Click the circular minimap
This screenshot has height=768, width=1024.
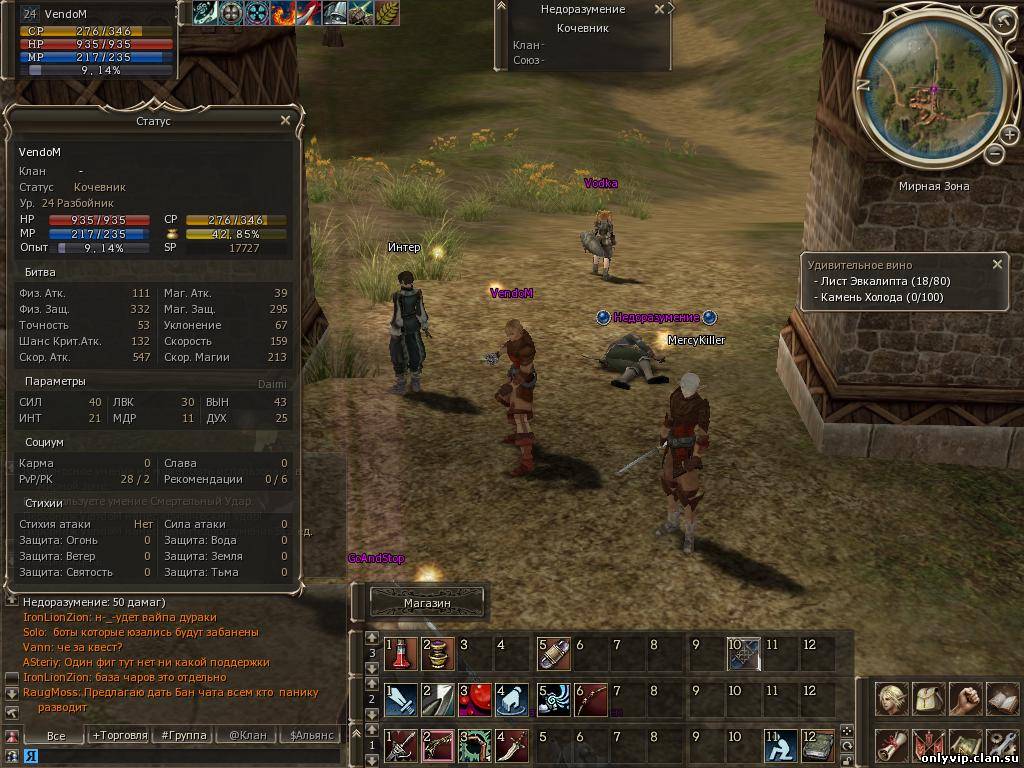click(x=932, y=95)
